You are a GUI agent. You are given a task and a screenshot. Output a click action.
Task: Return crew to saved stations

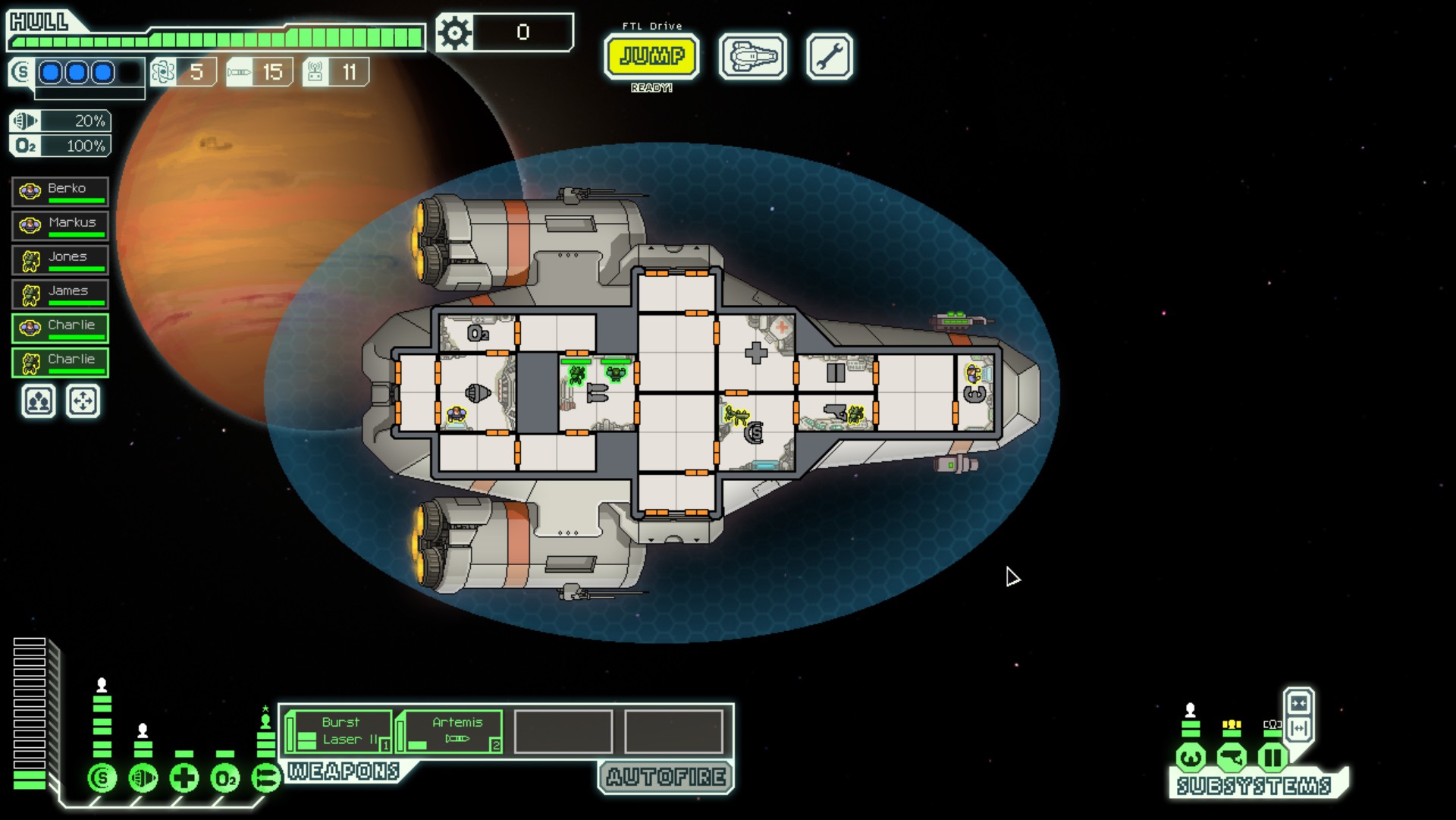click(x=83, y=401)
